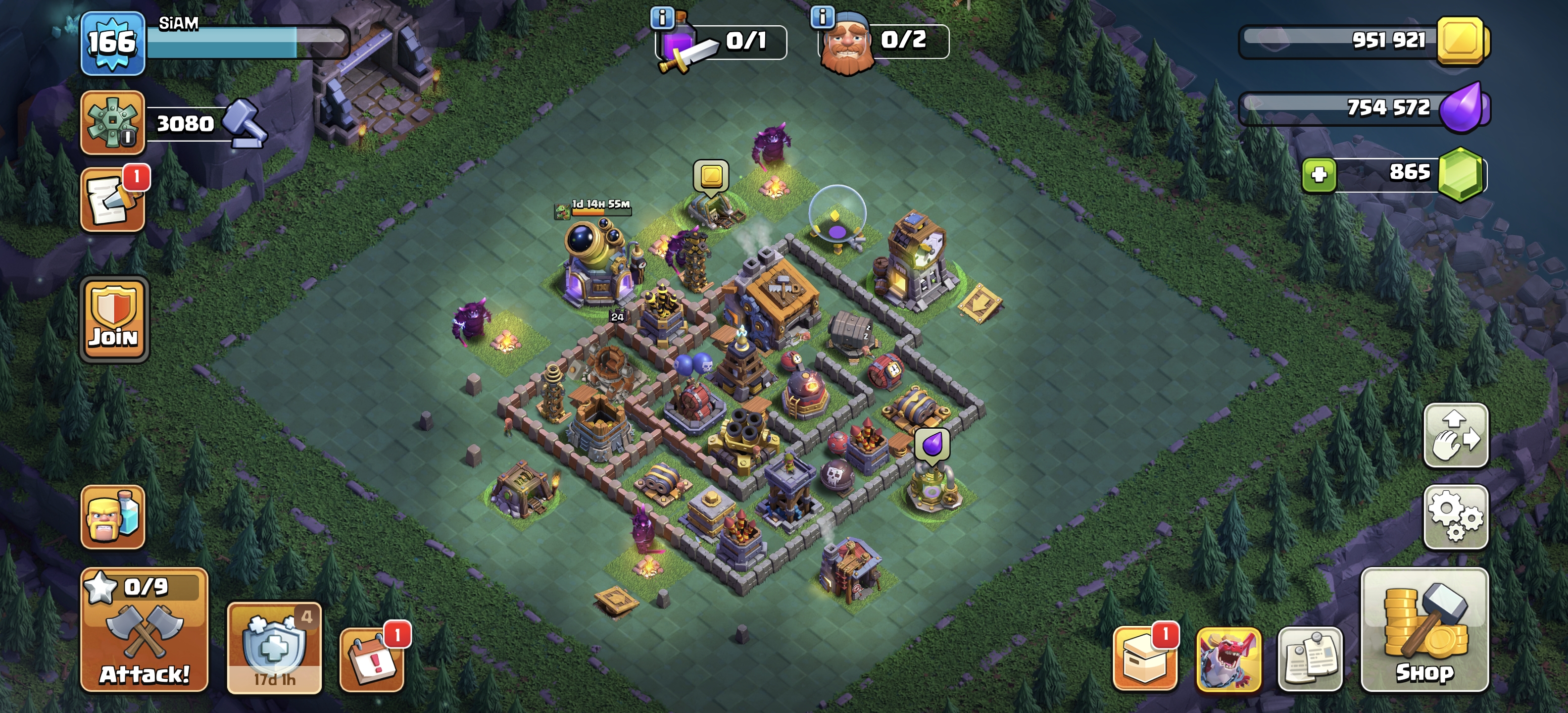Open the shield timer showing 17d 1h
The width and height of the screenshot is (1568, 713).
(x=274, y=648)
